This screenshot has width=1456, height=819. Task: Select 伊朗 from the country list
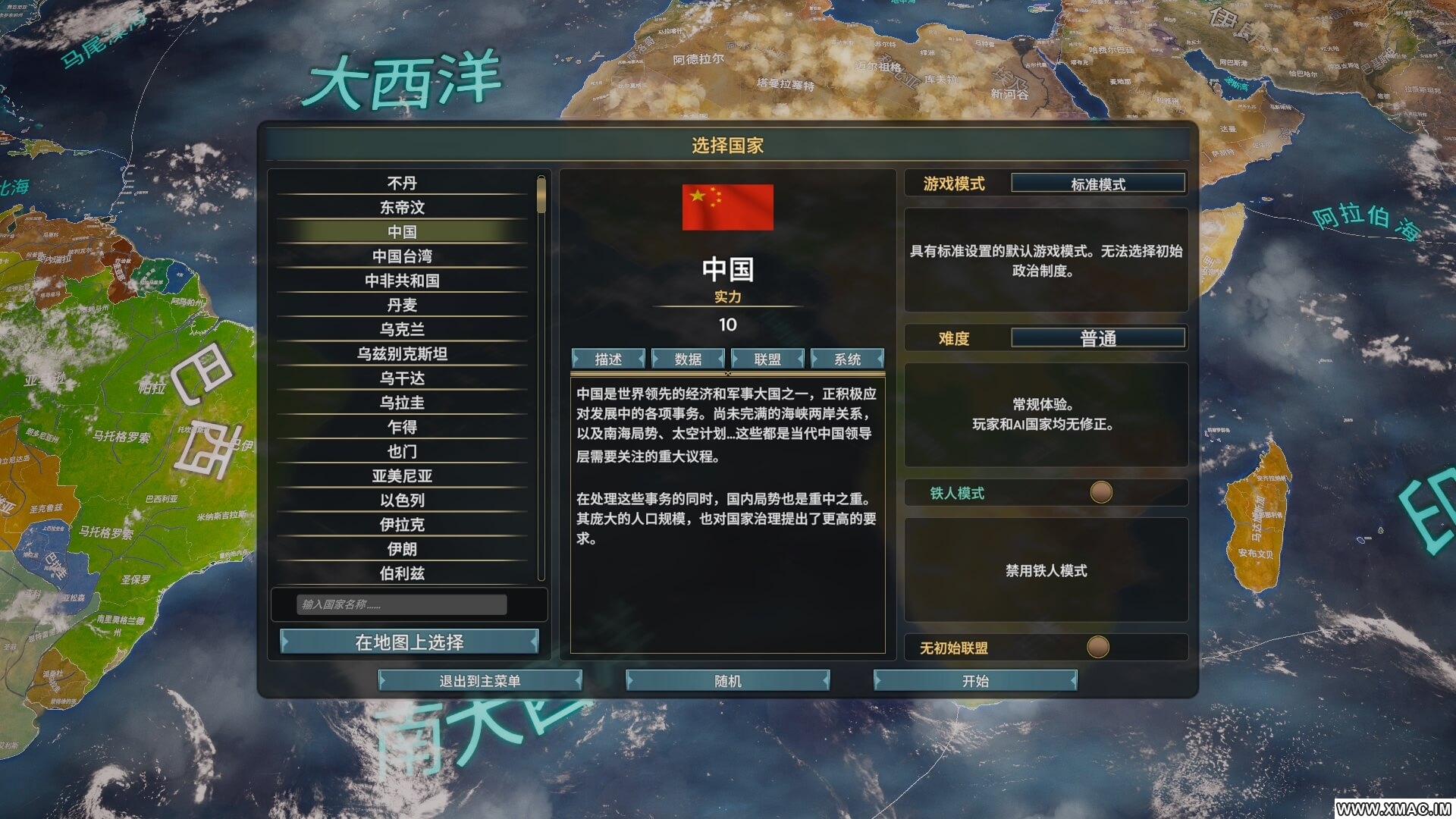[x=402, y=548]
